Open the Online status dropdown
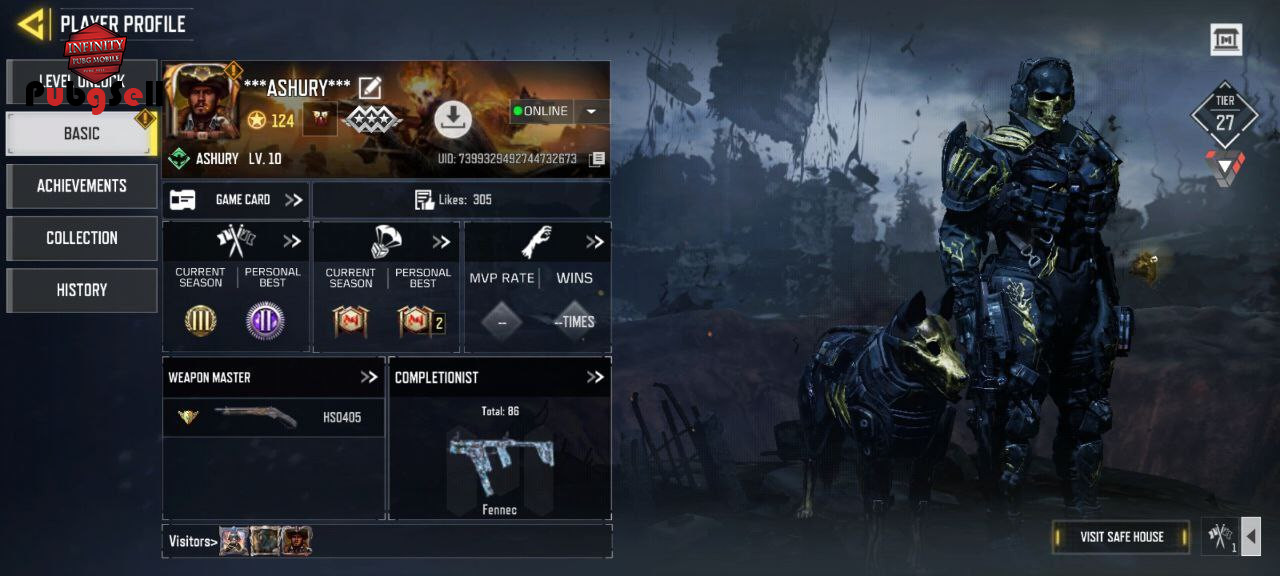The image size is (1280, 576). pyautogui.click(x=591, y=111)
